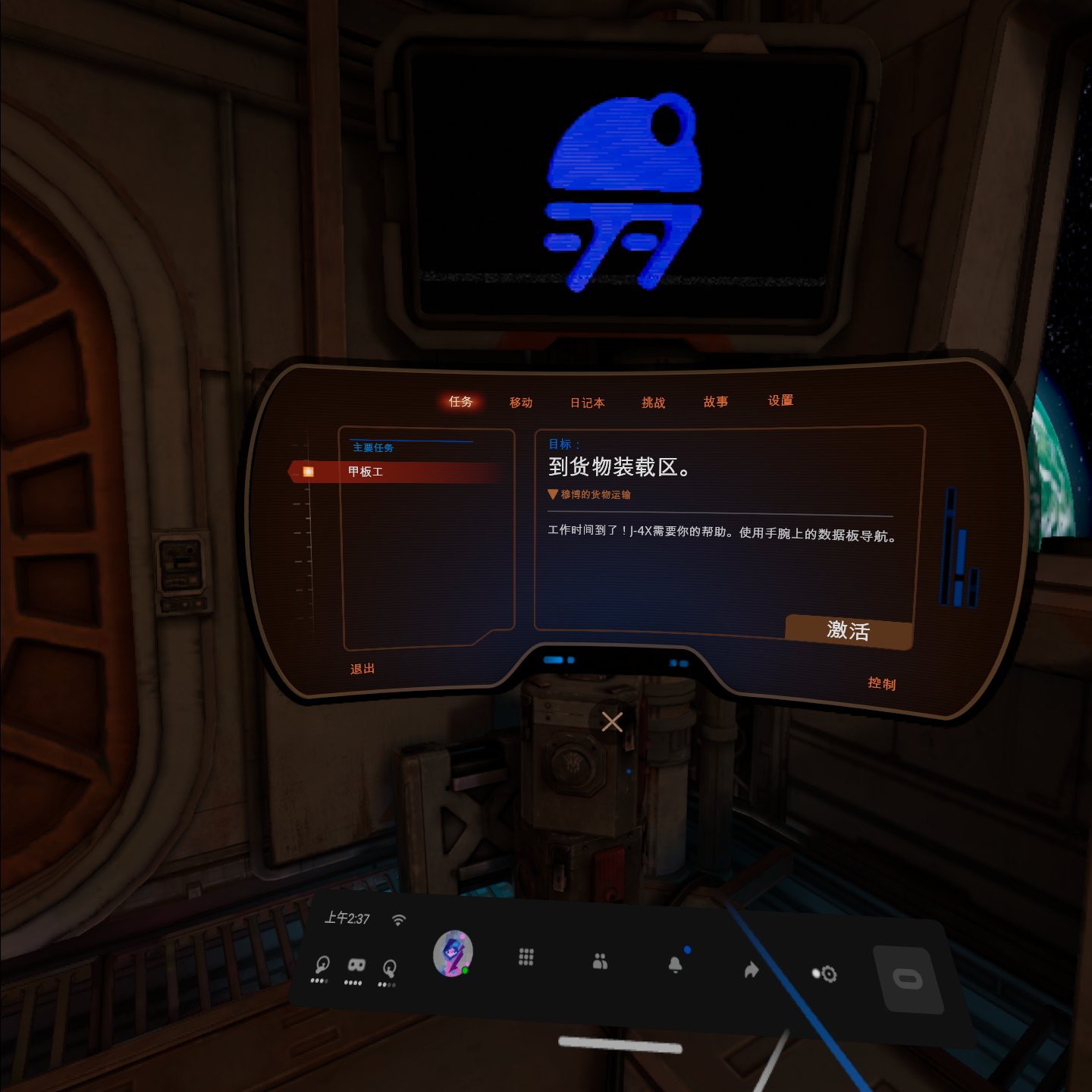Switch to the 故事 tab
1092x1092 pixels.
(x=716, y=402)
